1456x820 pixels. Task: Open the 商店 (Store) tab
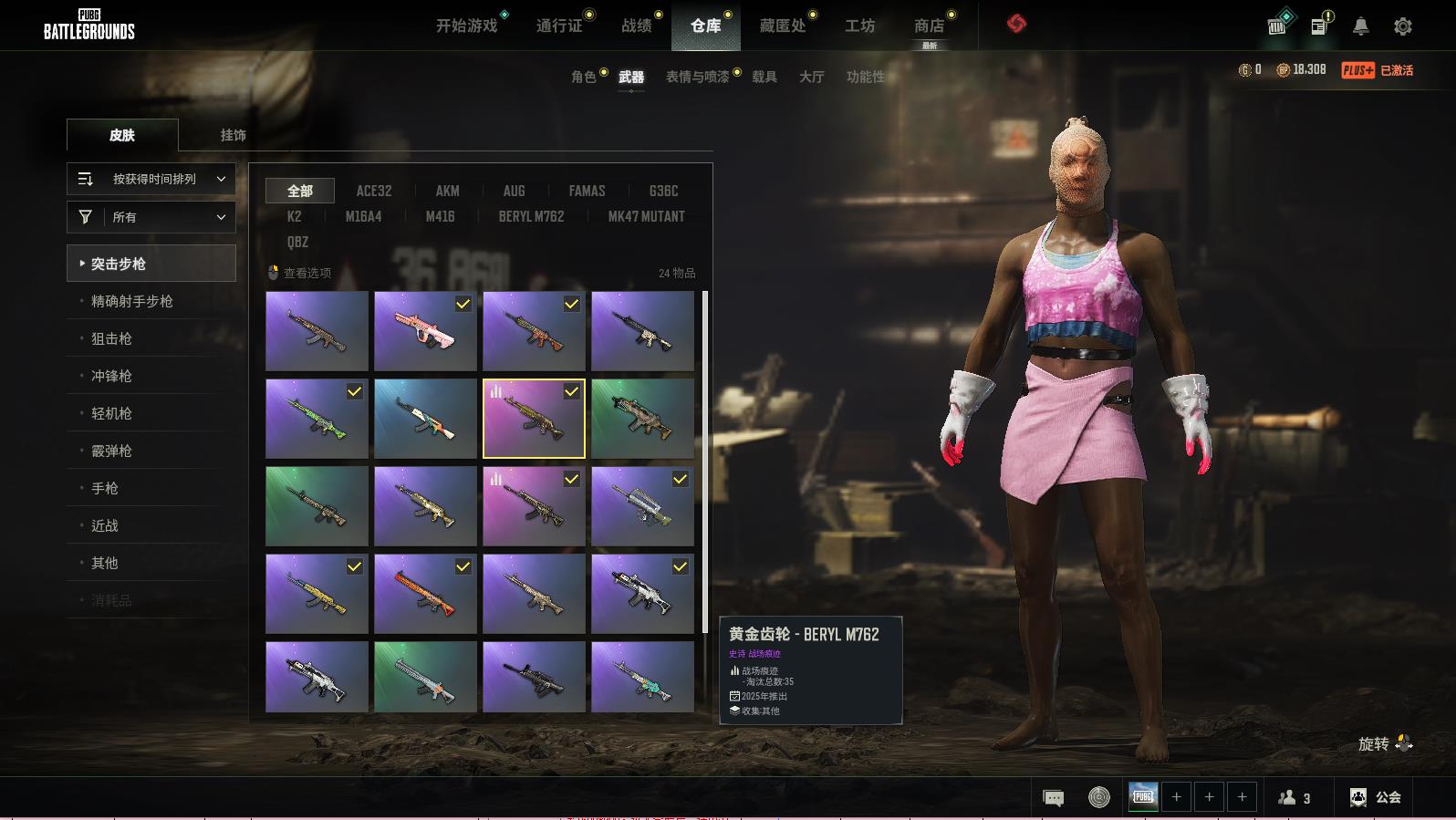[x=929, y=26]
